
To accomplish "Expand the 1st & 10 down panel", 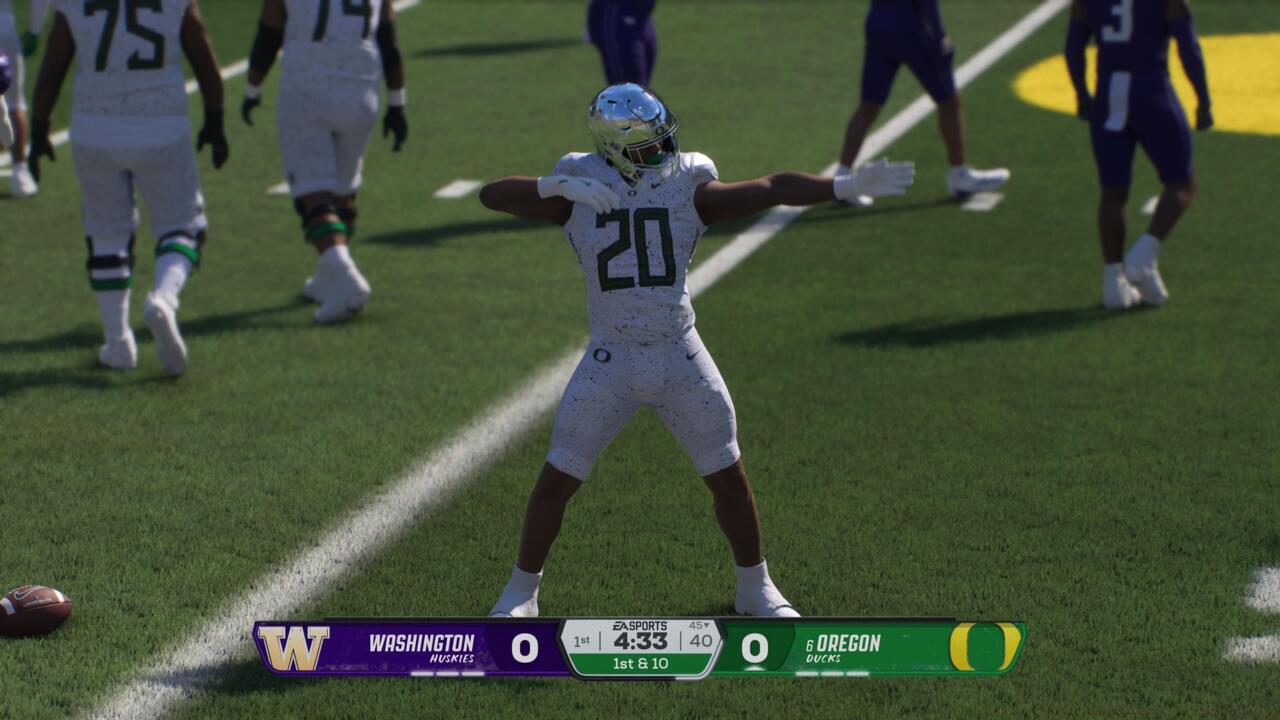I will point(643,664).
